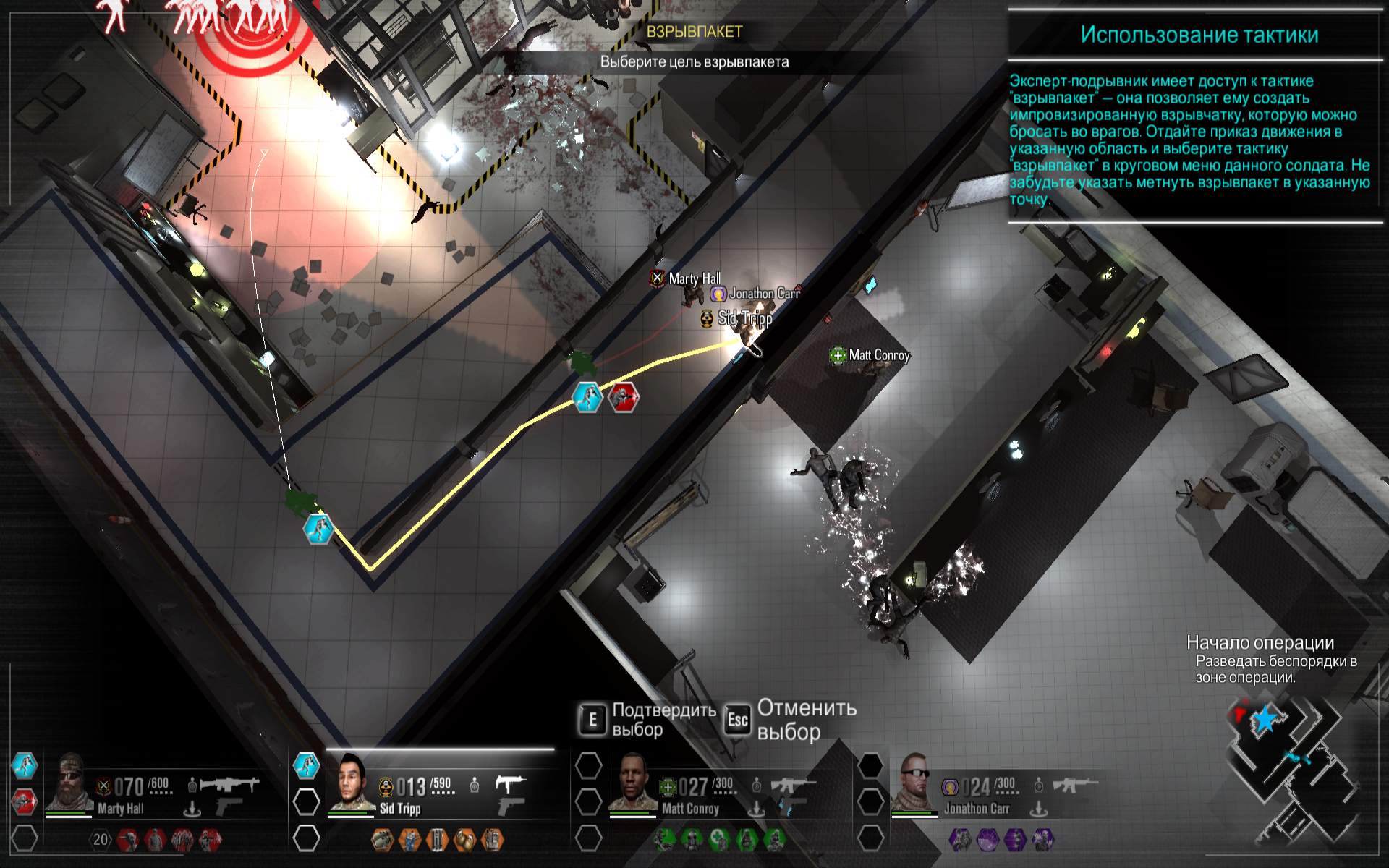This screenshot has width=1389, height=868.
Task: Activate Matt Conroy's green medical cross tactic
Action: pyautogui.click(x=718, y=840)
